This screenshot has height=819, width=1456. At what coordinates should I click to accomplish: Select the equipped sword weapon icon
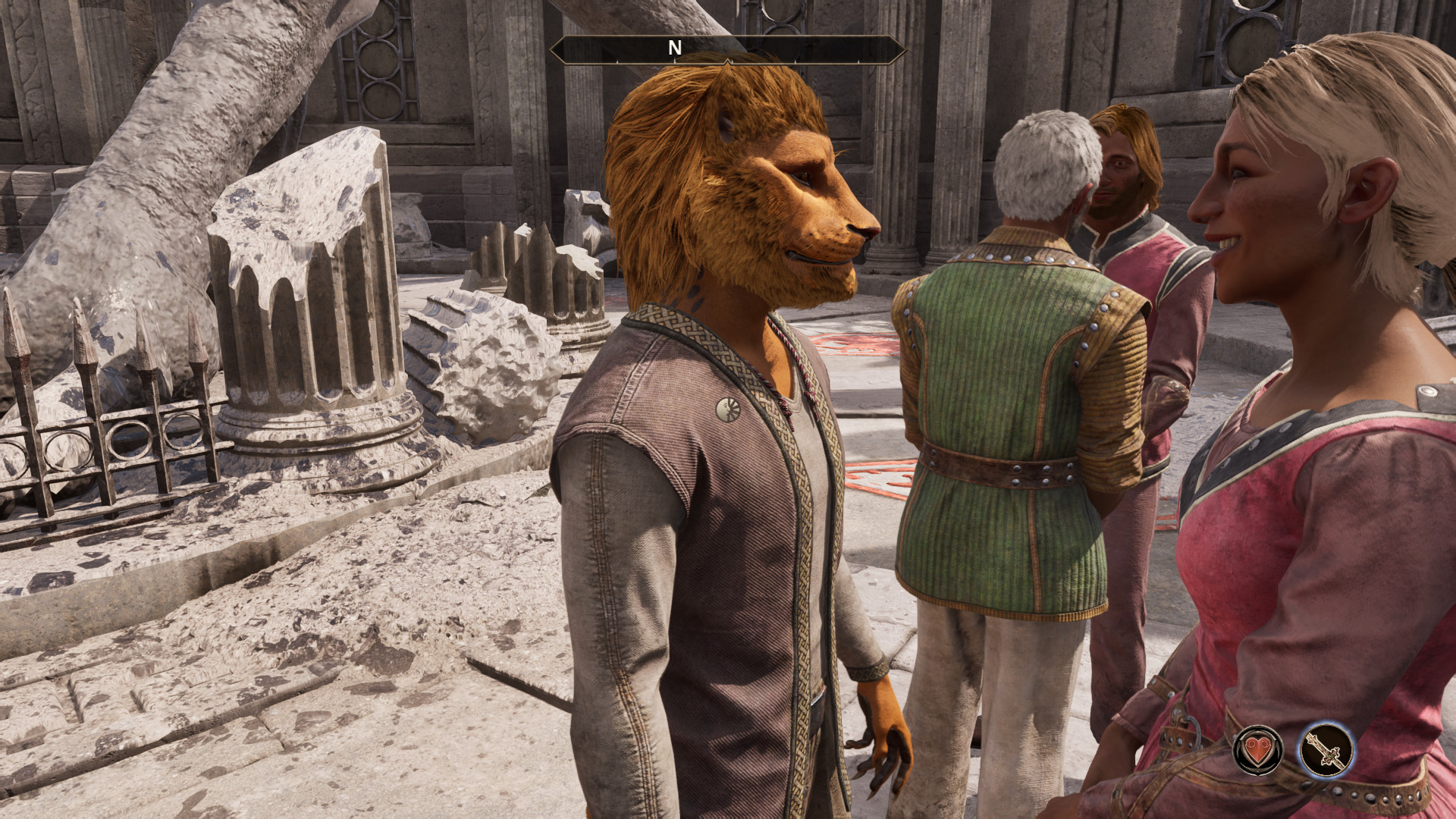pyautogui.click(x=1326, y=750)
